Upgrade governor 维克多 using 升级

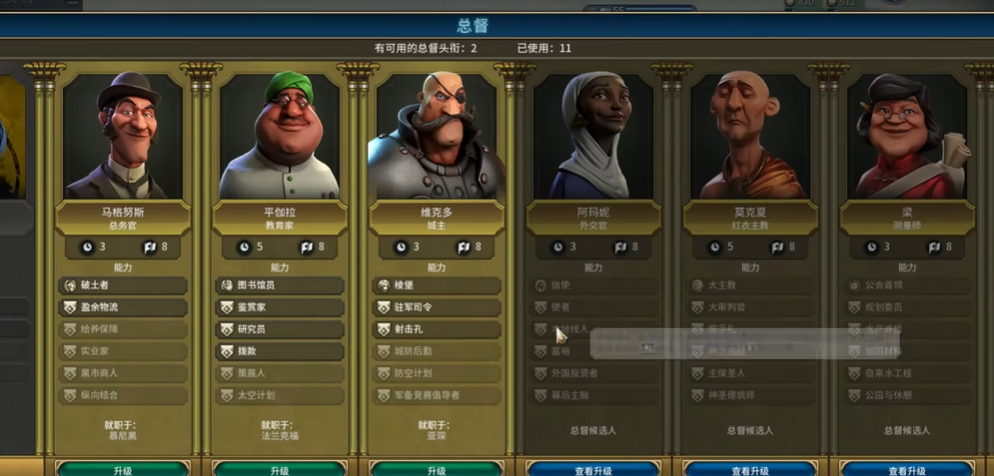coord(437,469)
